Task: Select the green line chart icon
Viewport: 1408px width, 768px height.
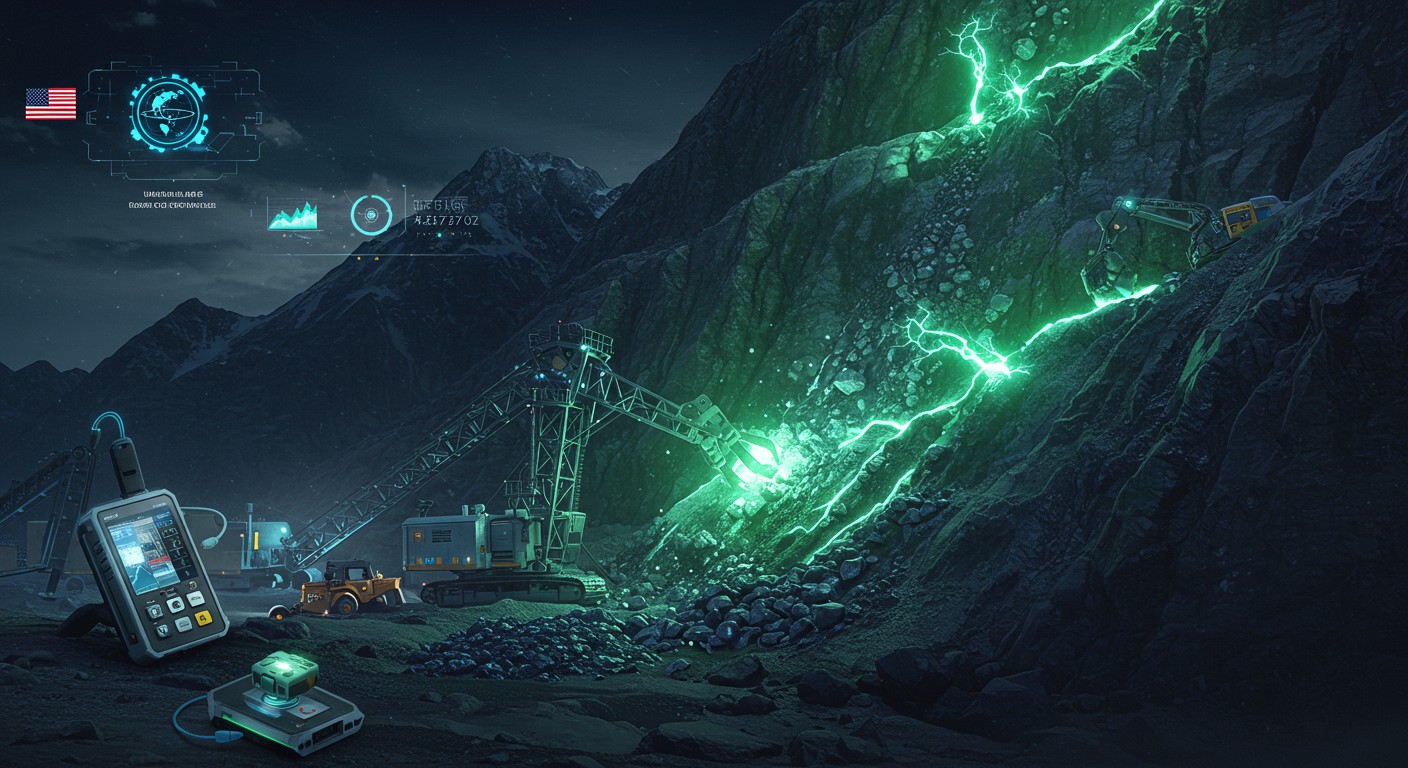Action: coord(293,214)
